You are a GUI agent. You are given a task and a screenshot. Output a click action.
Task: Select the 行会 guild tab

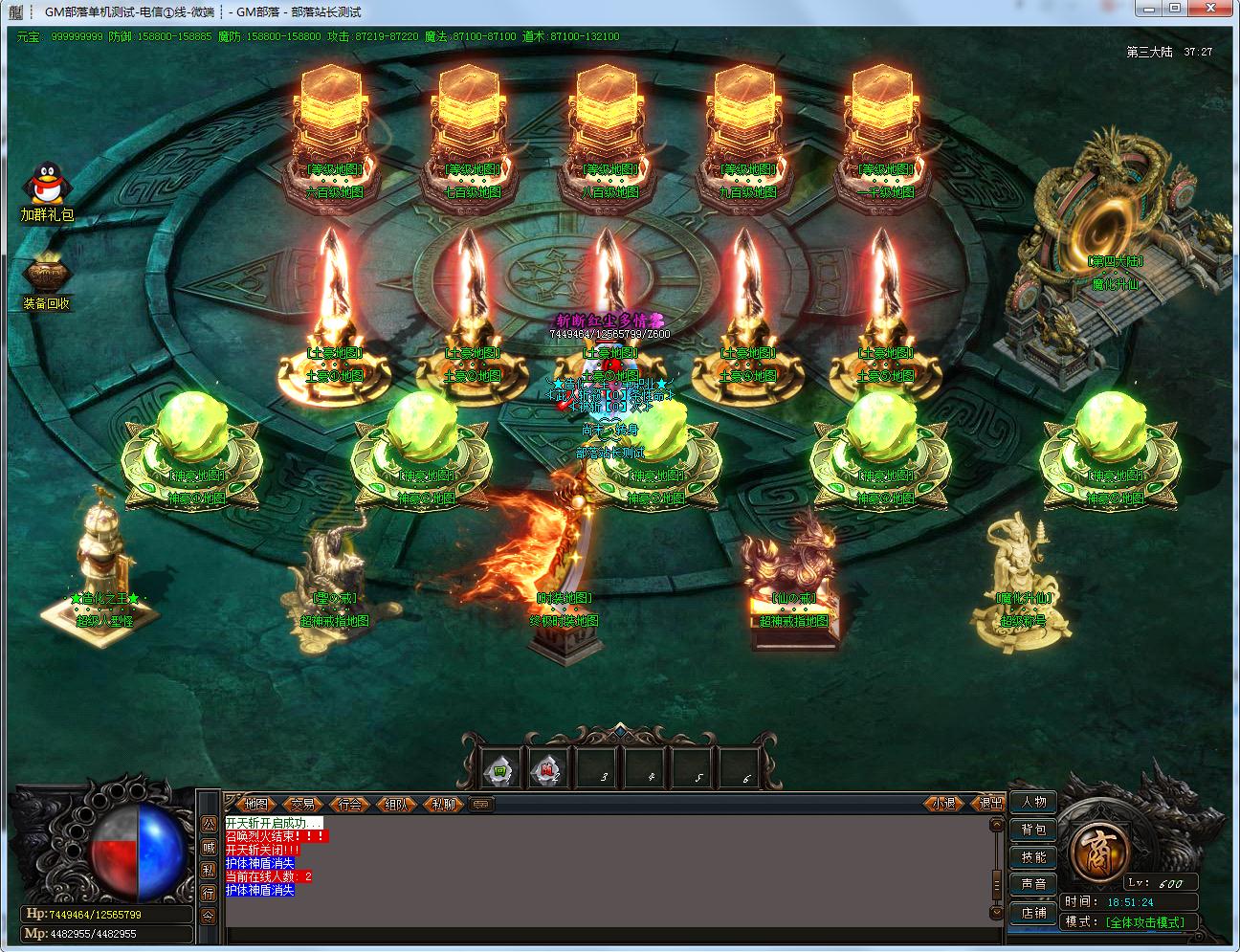[x=349, y=804]
